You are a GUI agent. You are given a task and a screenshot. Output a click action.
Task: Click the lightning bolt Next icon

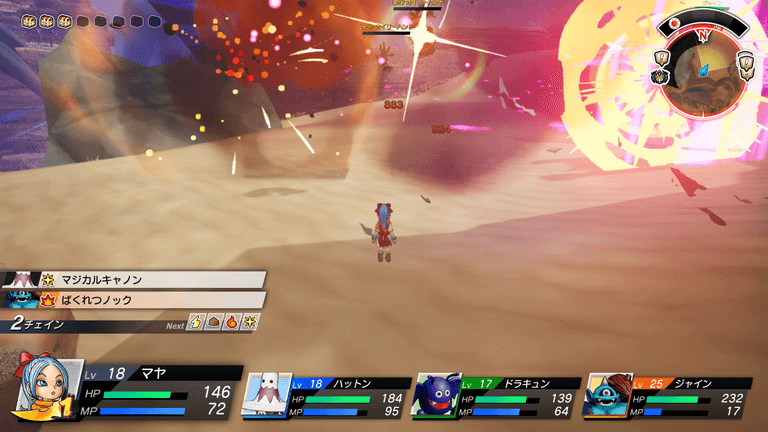(x=196, y=322)
